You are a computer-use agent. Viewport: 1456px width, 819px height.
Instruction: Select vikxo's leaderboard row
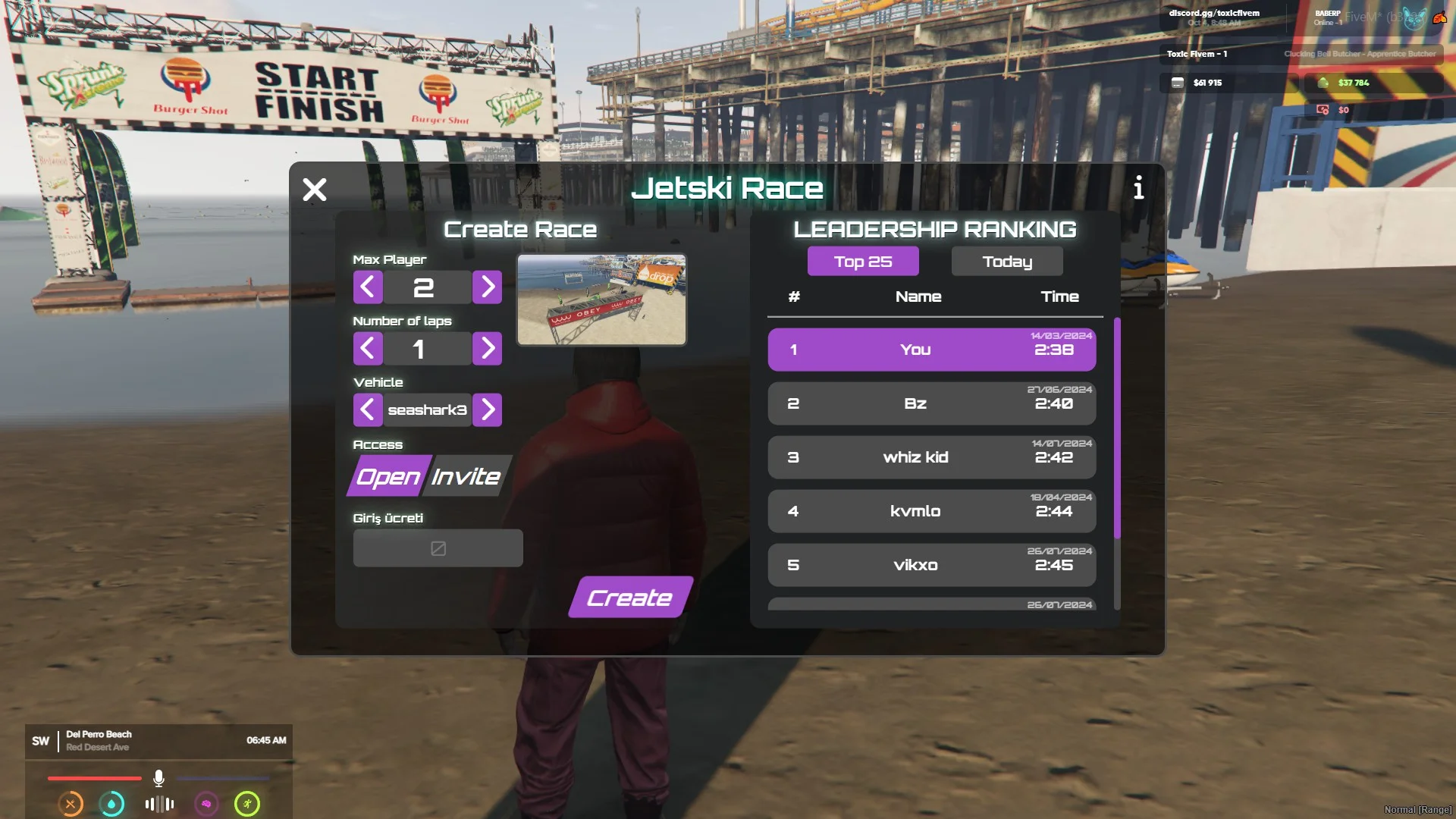[x=931, y=565]
